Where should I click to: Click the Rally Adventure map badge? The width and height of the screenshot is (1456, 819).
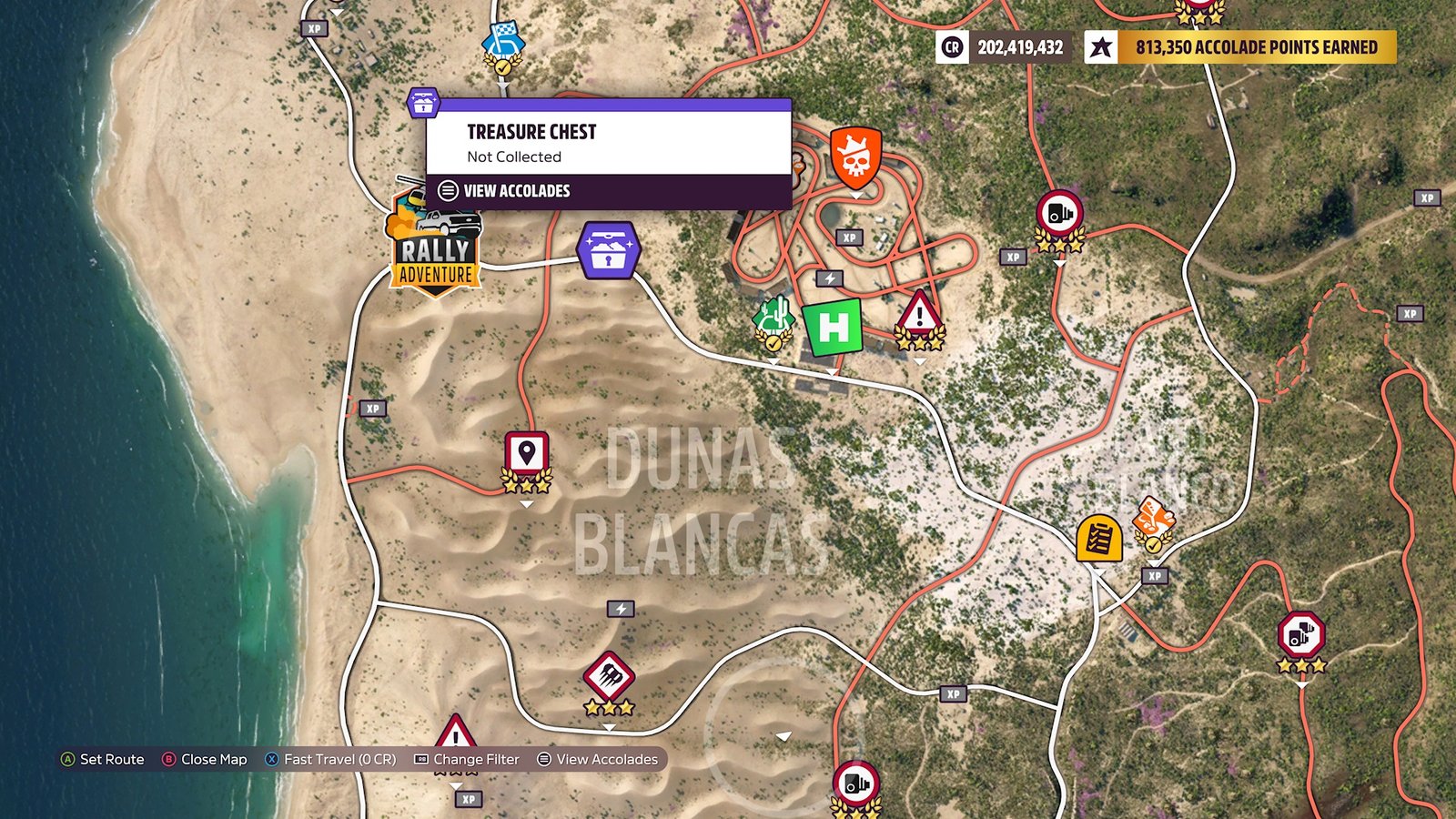coord(436,244)
